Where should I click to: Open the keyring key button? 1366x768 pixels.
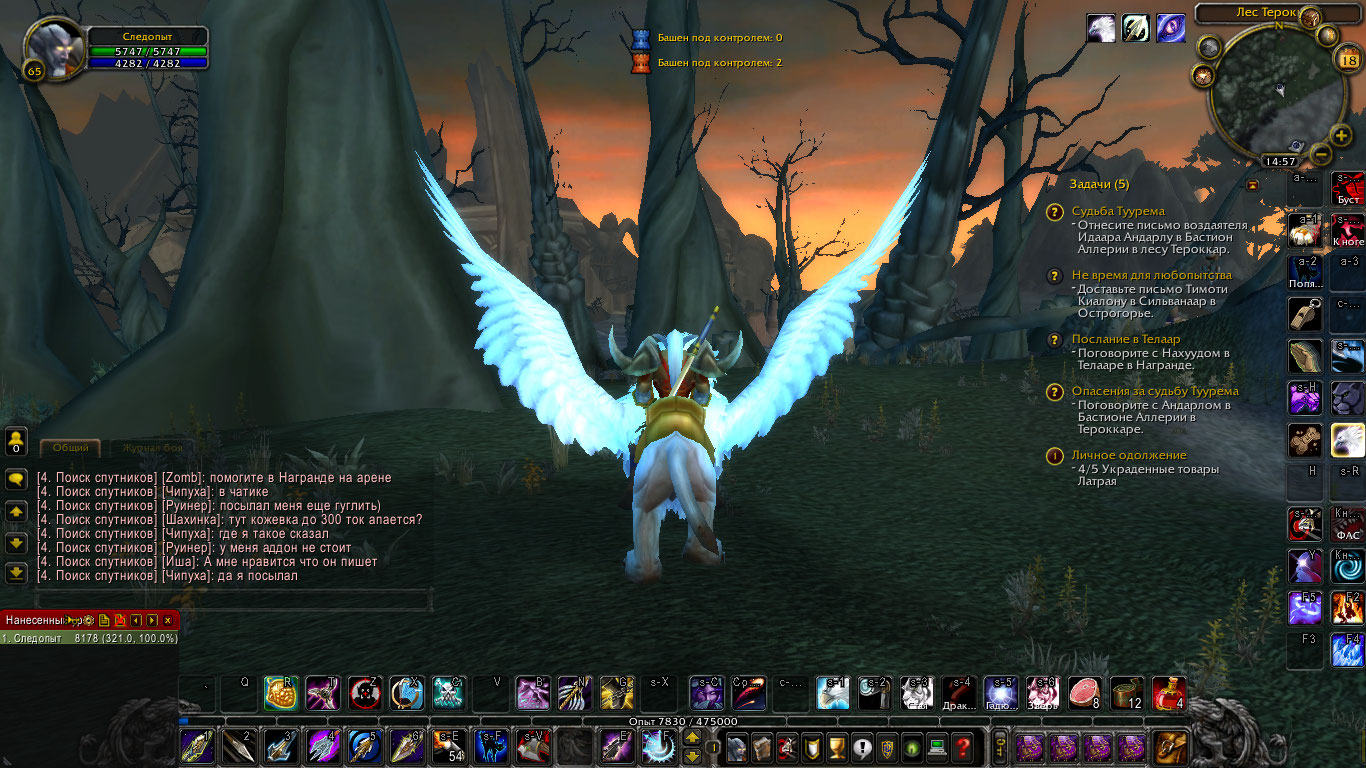tap(1000, 746)
